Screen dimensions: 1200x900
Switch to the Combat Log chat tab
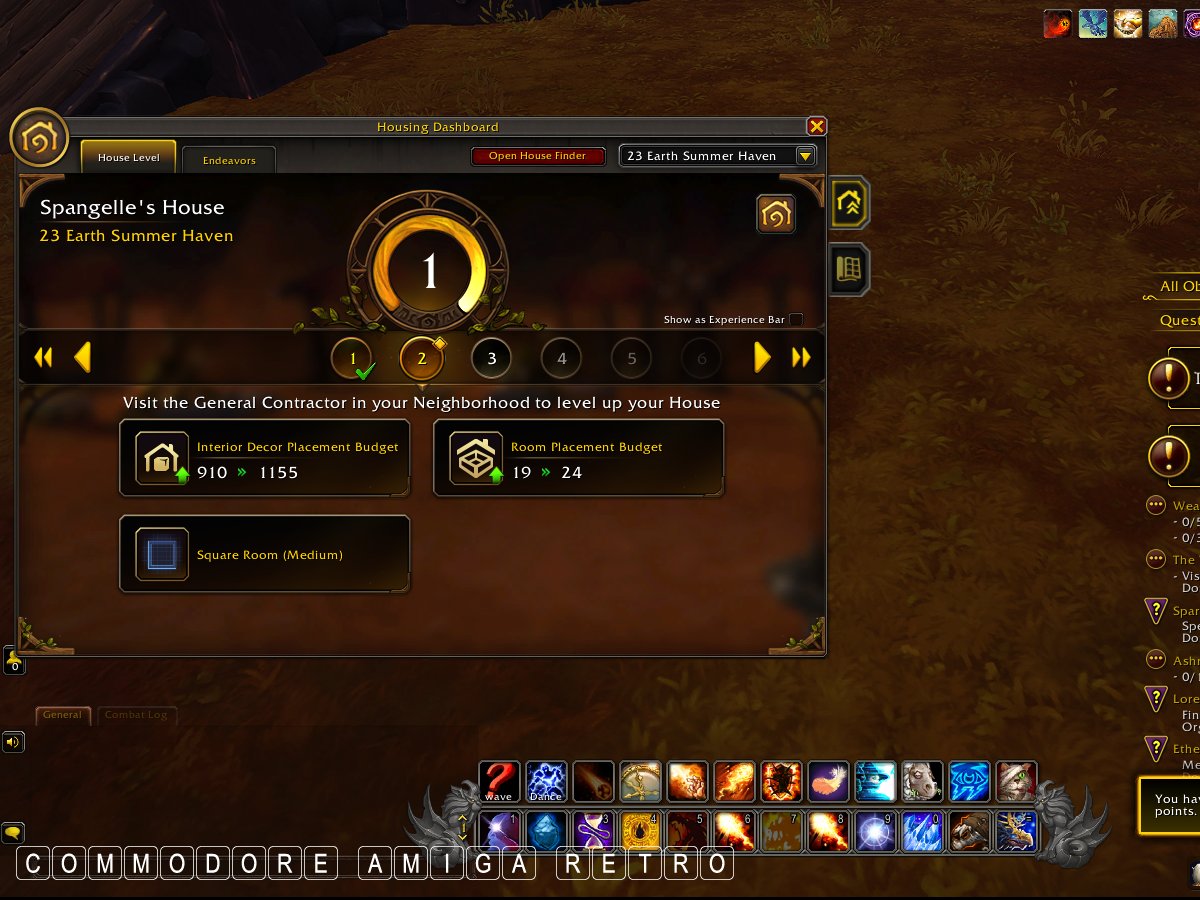[137, 715]
